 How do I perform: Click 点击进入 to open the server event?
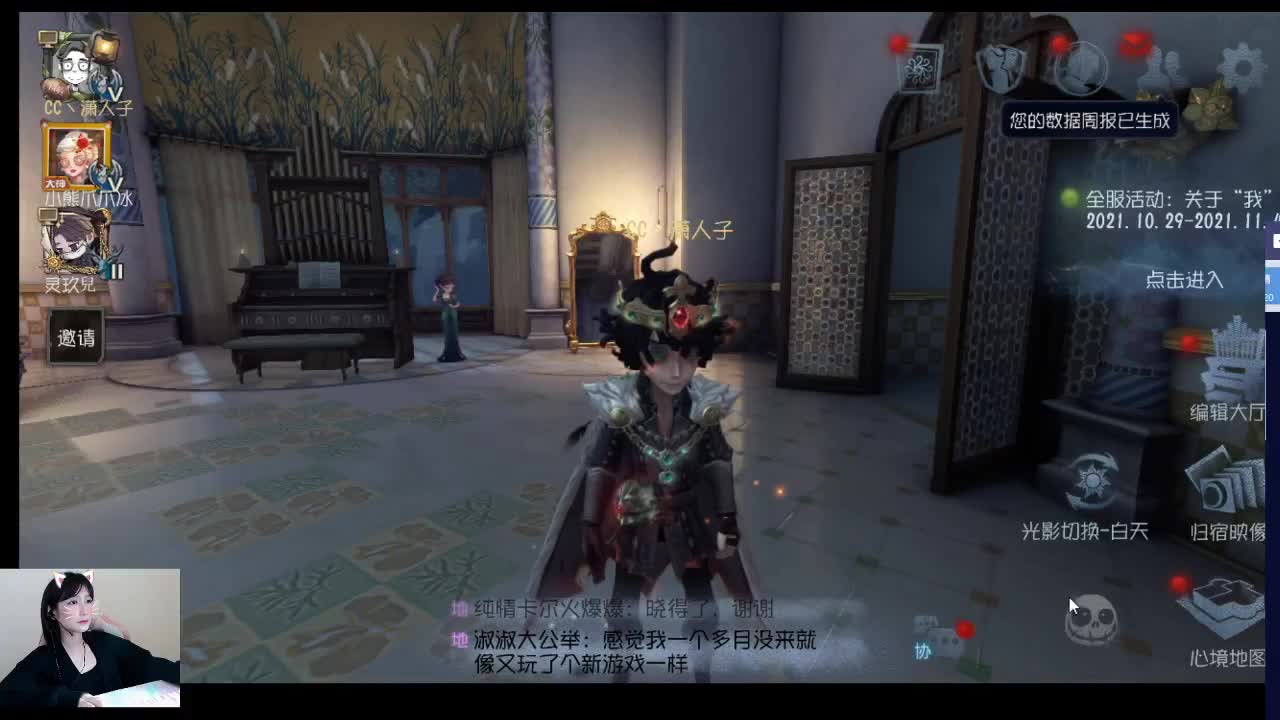(x=1183, y=281)
